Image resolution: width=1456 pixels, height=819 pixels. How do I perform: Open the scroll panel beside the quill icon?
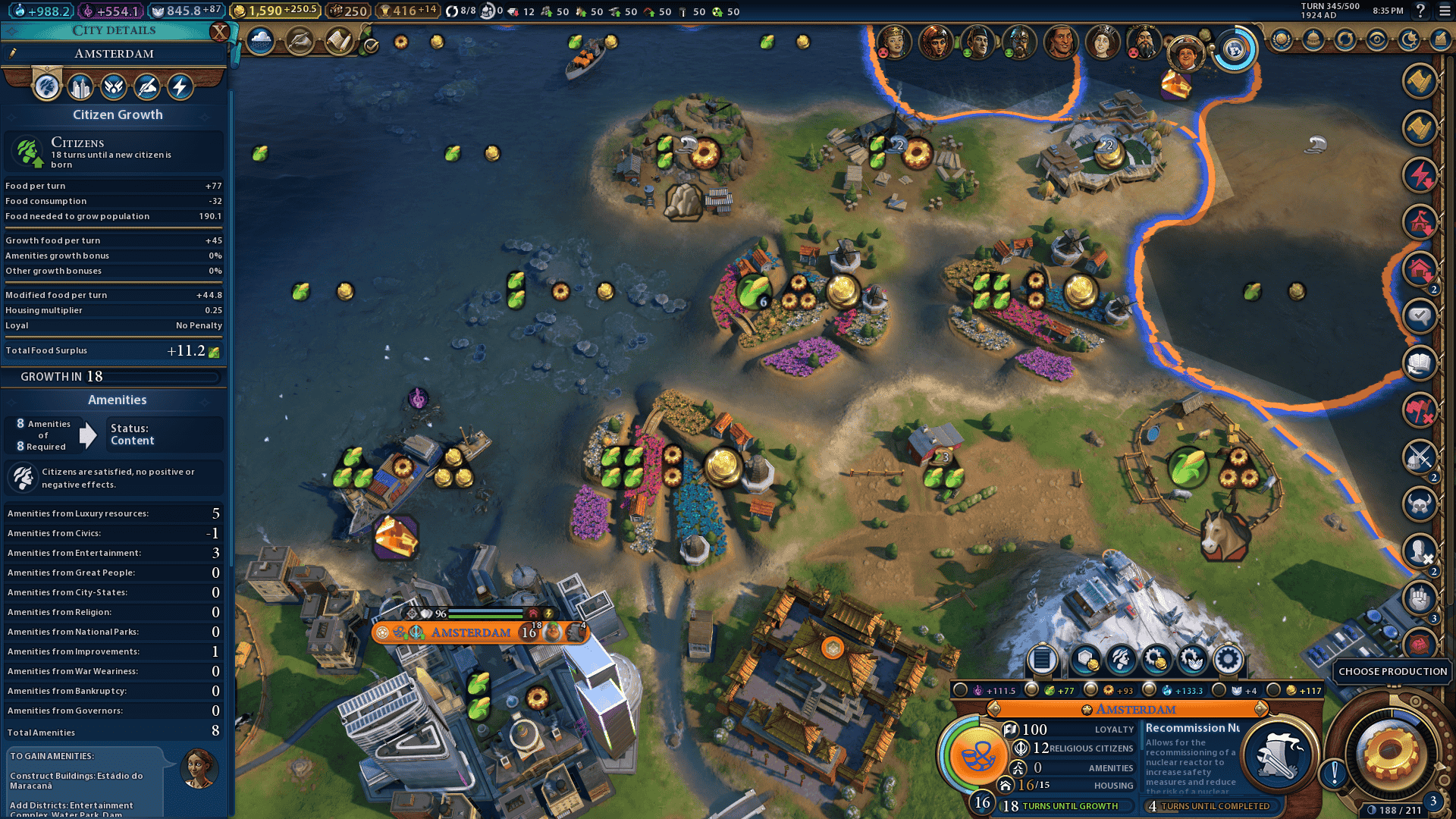point(339,41)
